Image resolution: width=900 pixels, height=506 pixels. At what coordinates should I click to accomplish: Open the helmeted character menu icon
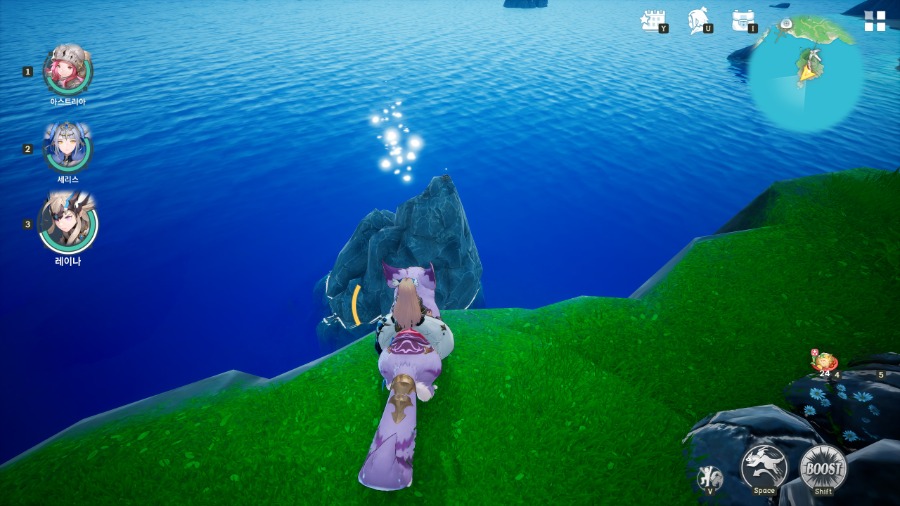coord(698,20)
